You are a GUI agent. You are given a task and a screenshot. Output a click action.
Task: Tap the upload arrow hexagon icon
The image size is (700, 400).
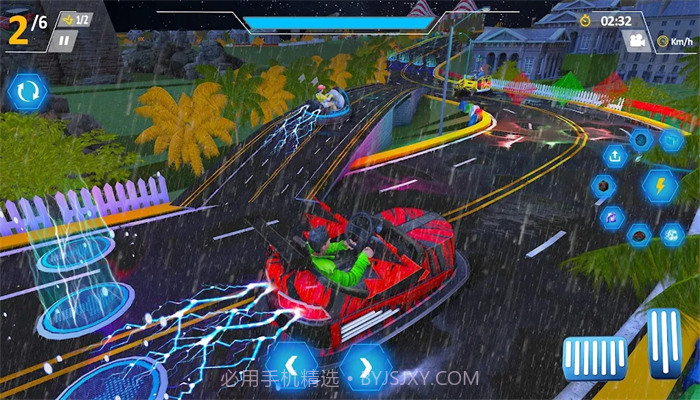pyautogui.click(x=614, y=156)
